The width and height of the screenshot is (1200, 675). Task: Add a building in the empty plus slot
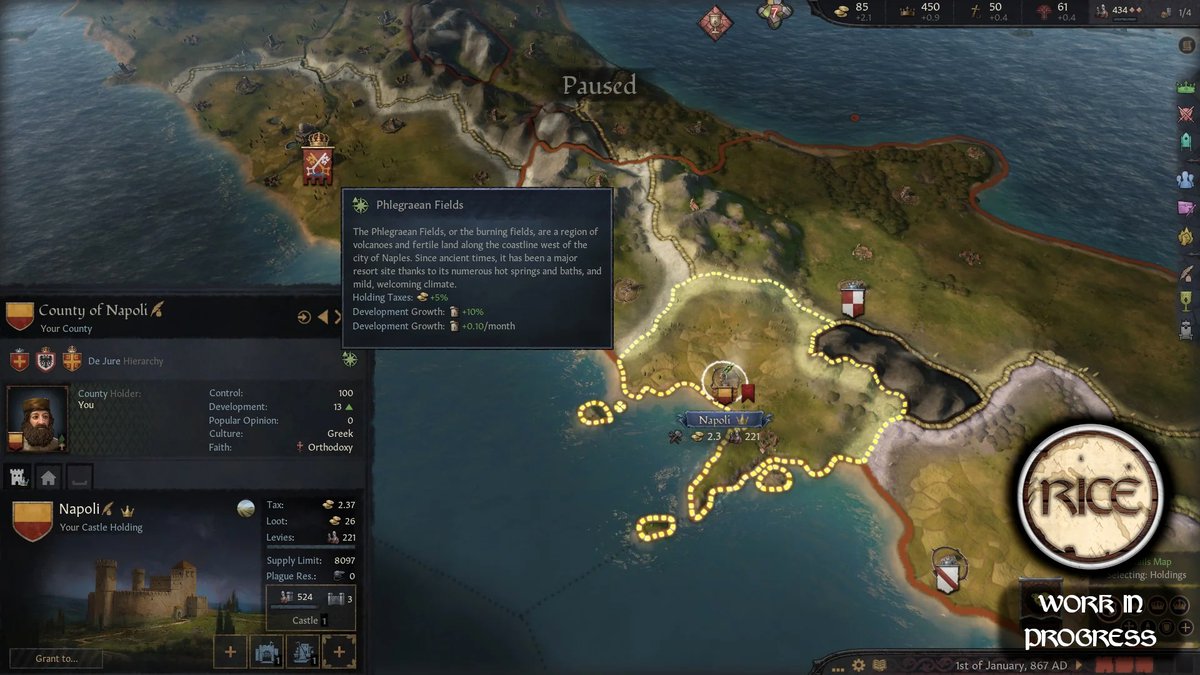pos(230,652)
